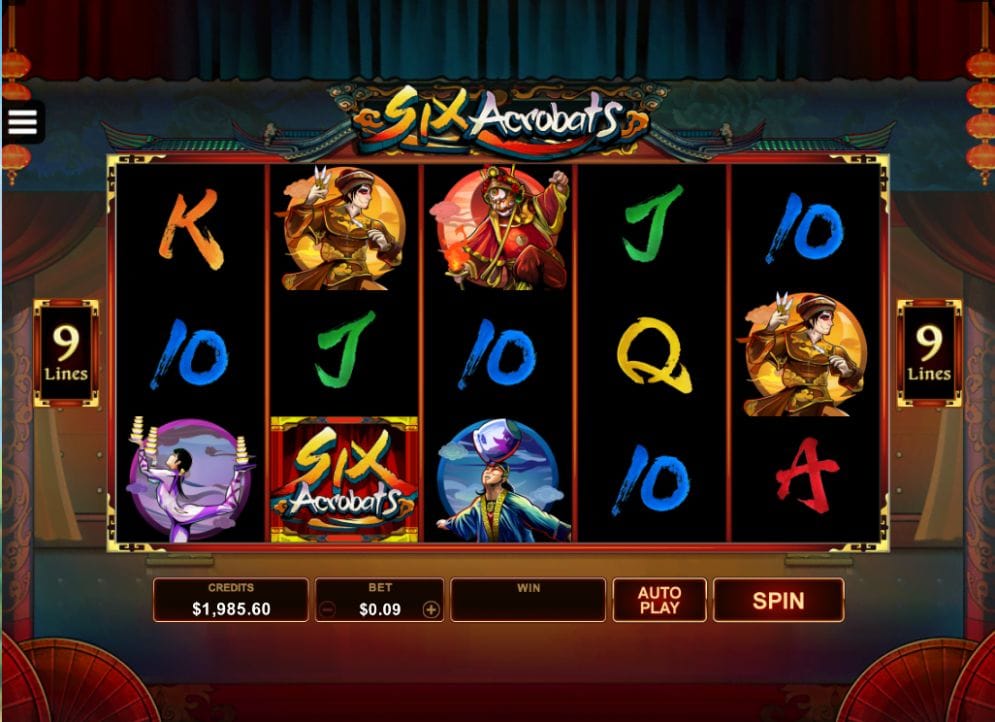The image size is (995, 722).
Task: Spin the reels with the SPIN button
Action: tap(778, 600)
